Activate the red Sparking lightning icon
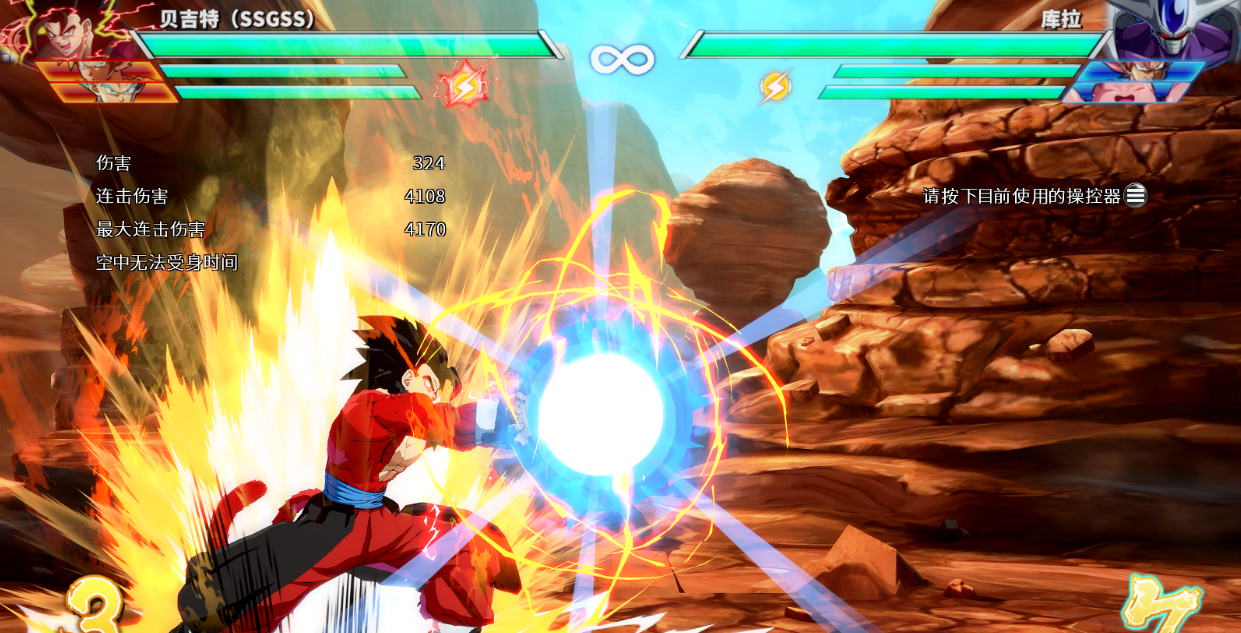Screen dimensions: 1241x633 point(464,86)
